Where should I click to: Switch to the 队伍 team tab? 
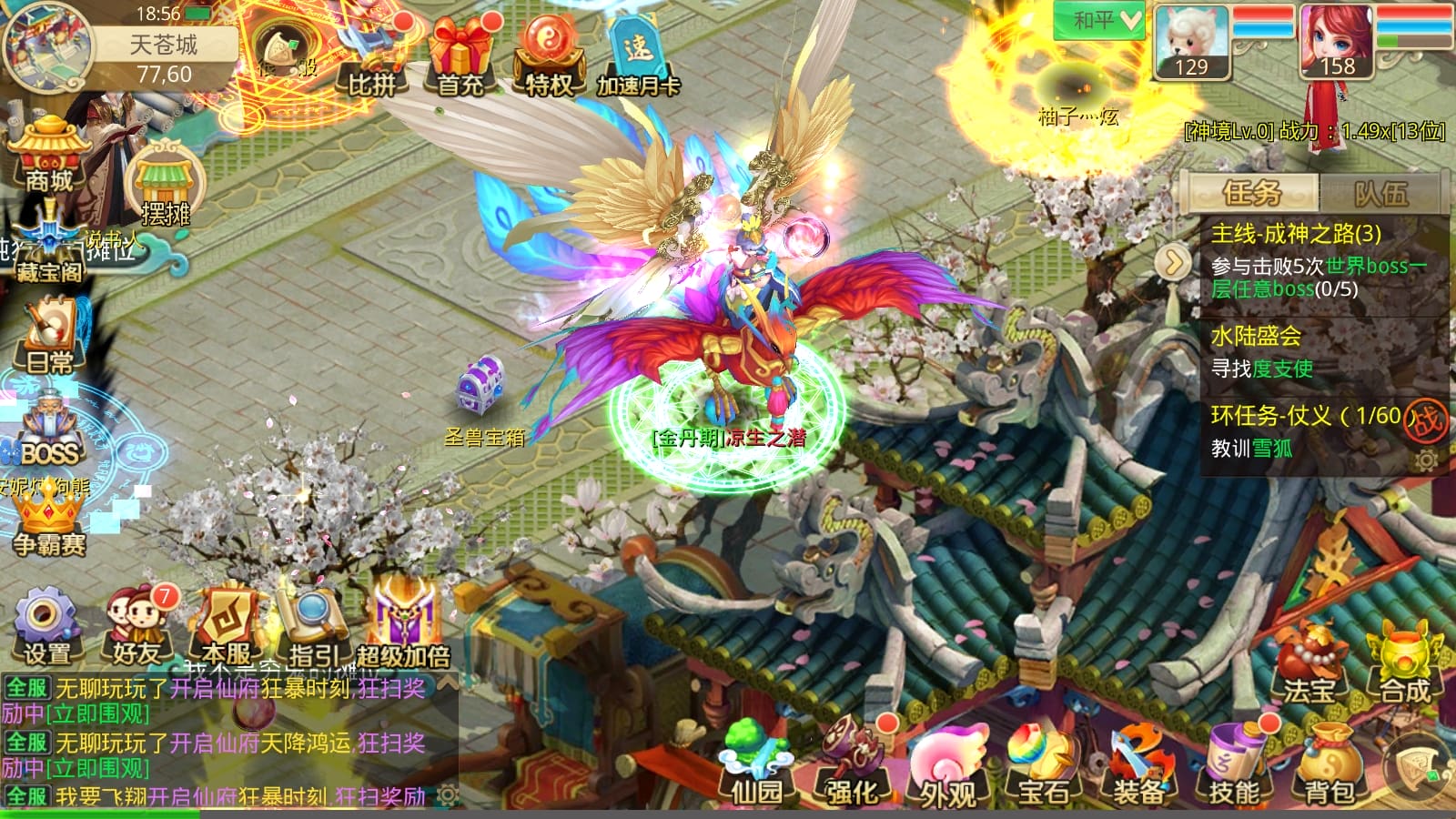pyautogui.click(x=1380, y=193)
